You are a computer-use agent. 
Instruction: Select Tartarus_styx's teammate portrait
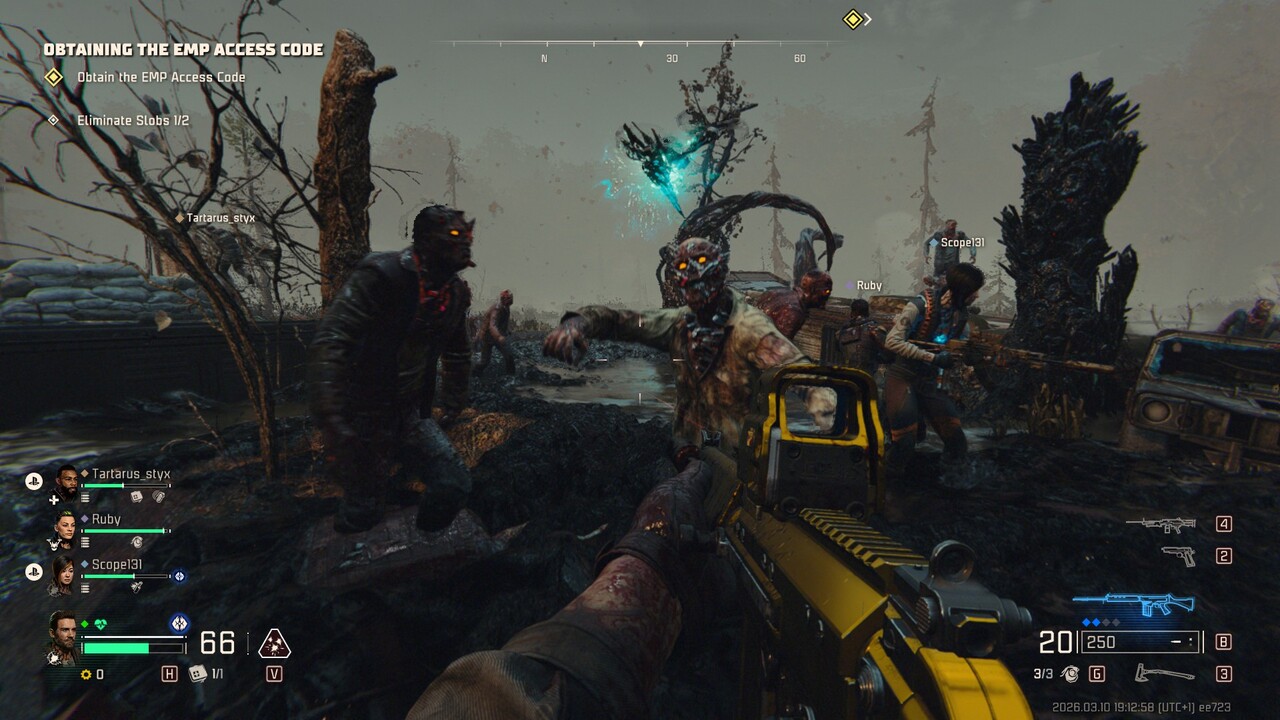pos(66,481)
